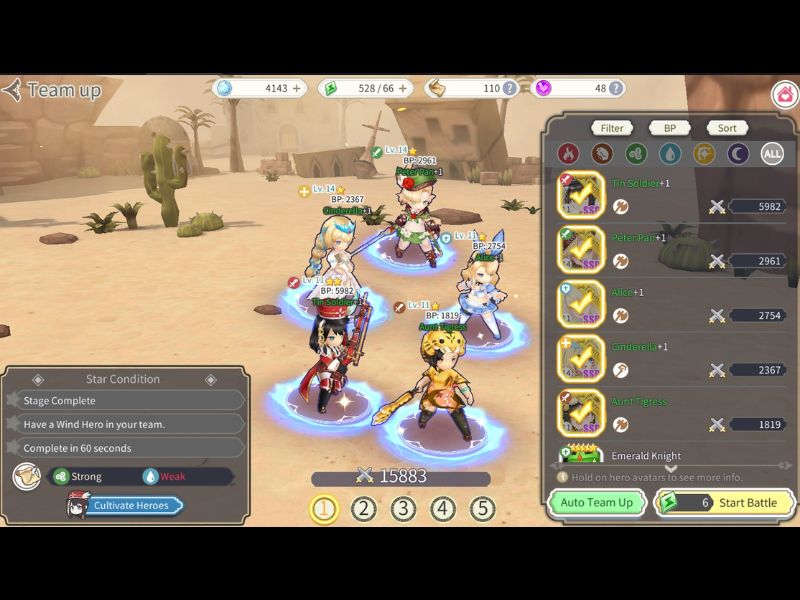
Task: Sort heroes by BP
Action: pos(669,128)
